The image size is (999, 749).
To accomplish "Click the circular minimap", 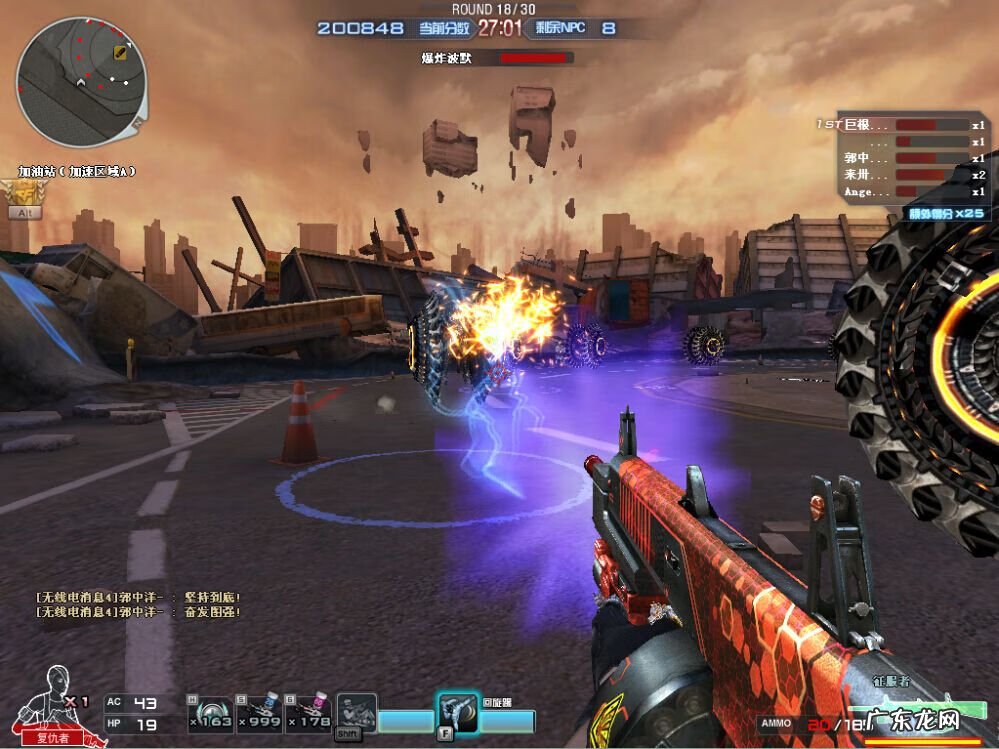I will click(x=81, y=82).
